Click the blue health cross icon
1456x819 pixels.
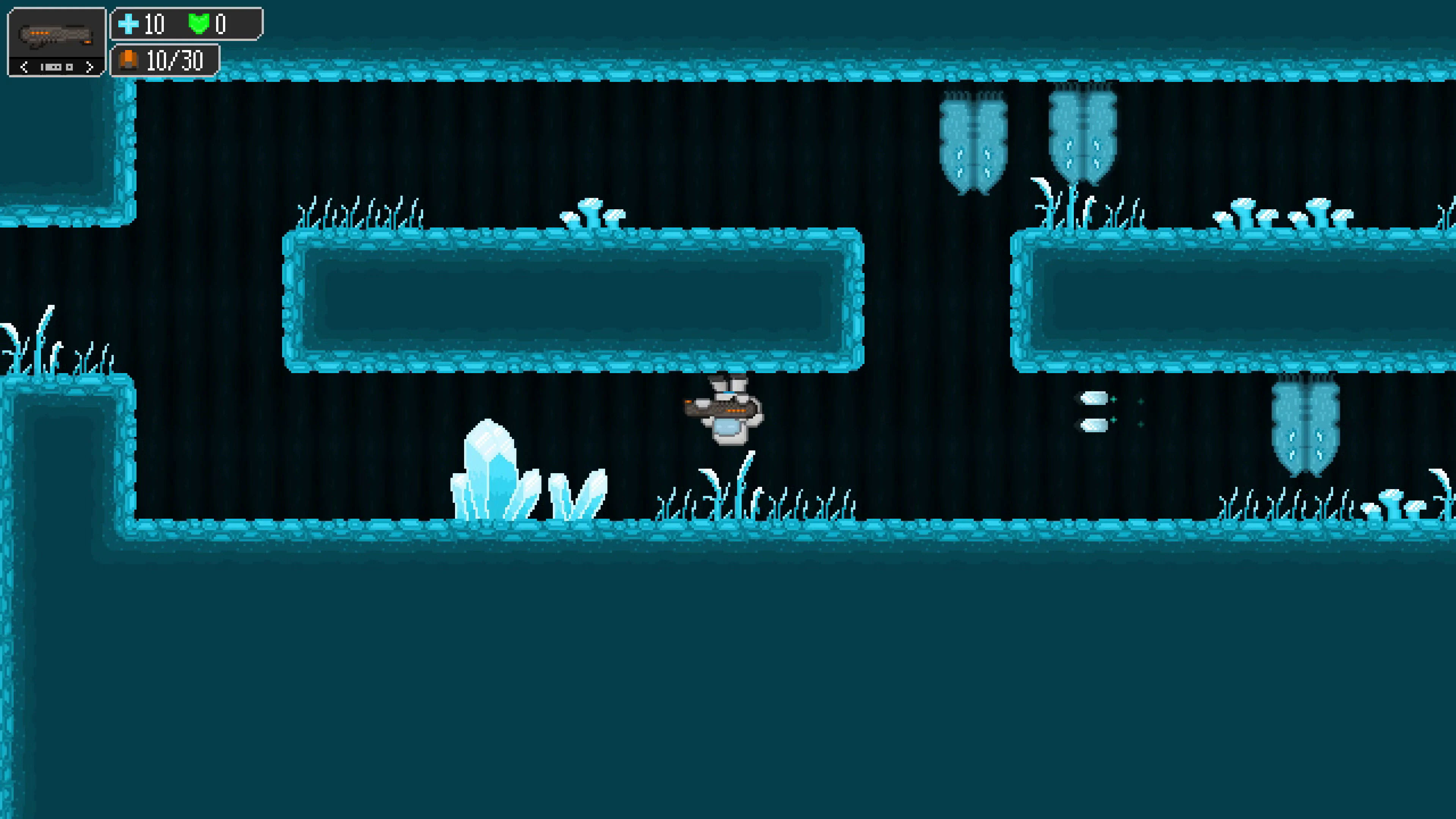pos(129,24)
